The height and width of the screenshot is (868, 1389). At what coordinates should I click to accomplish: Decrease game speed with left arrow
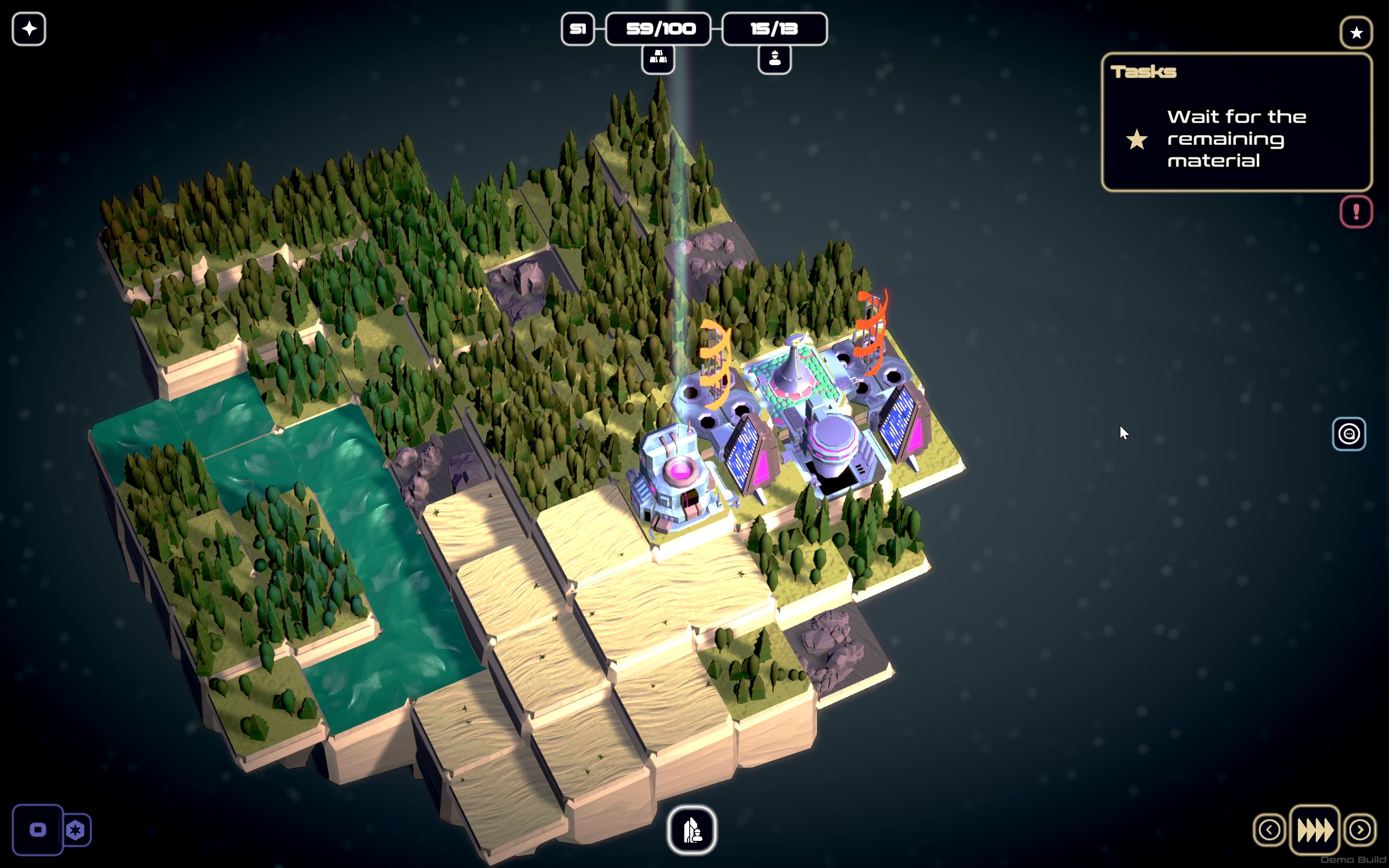[1269, 829]
